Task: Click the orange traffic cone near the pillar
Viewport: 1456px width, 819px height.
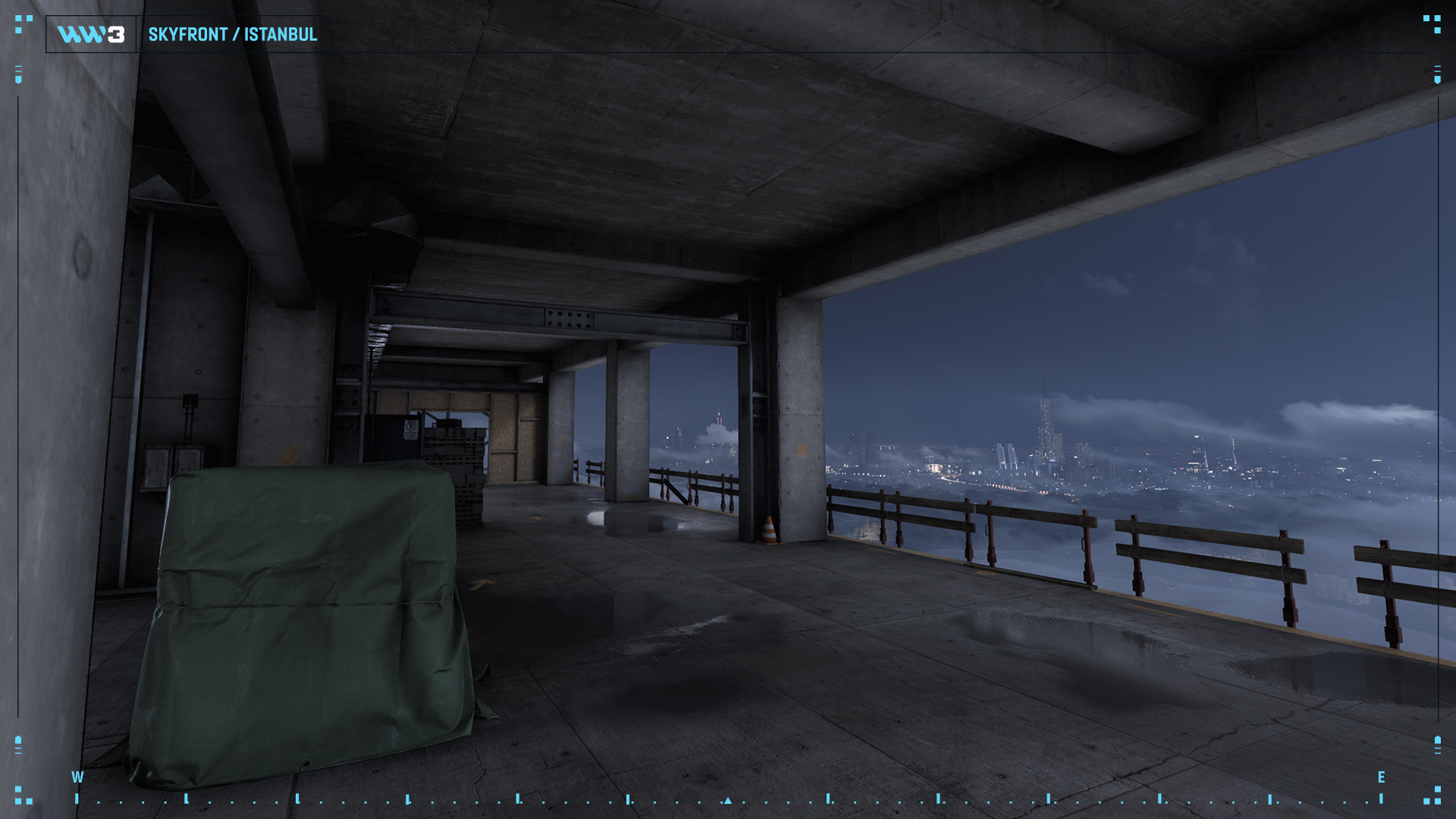Action: coord(770,531)
